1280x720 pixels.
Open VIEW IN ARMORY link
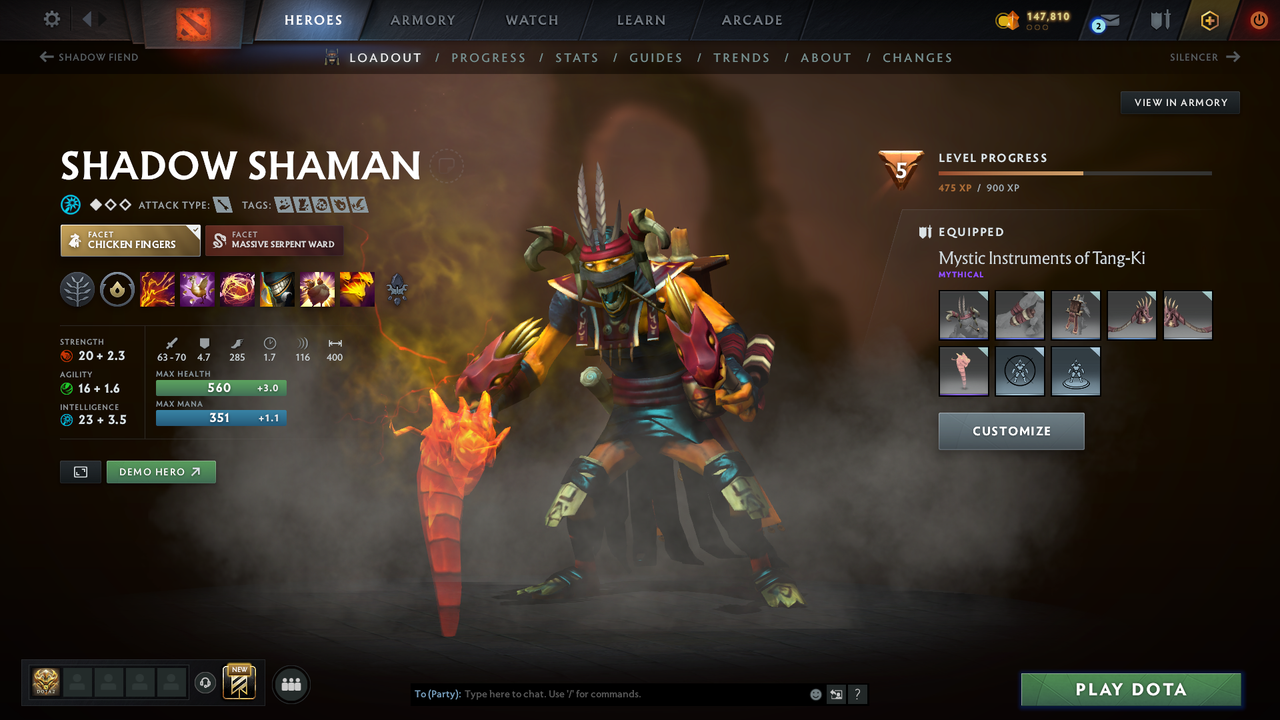1179,102
